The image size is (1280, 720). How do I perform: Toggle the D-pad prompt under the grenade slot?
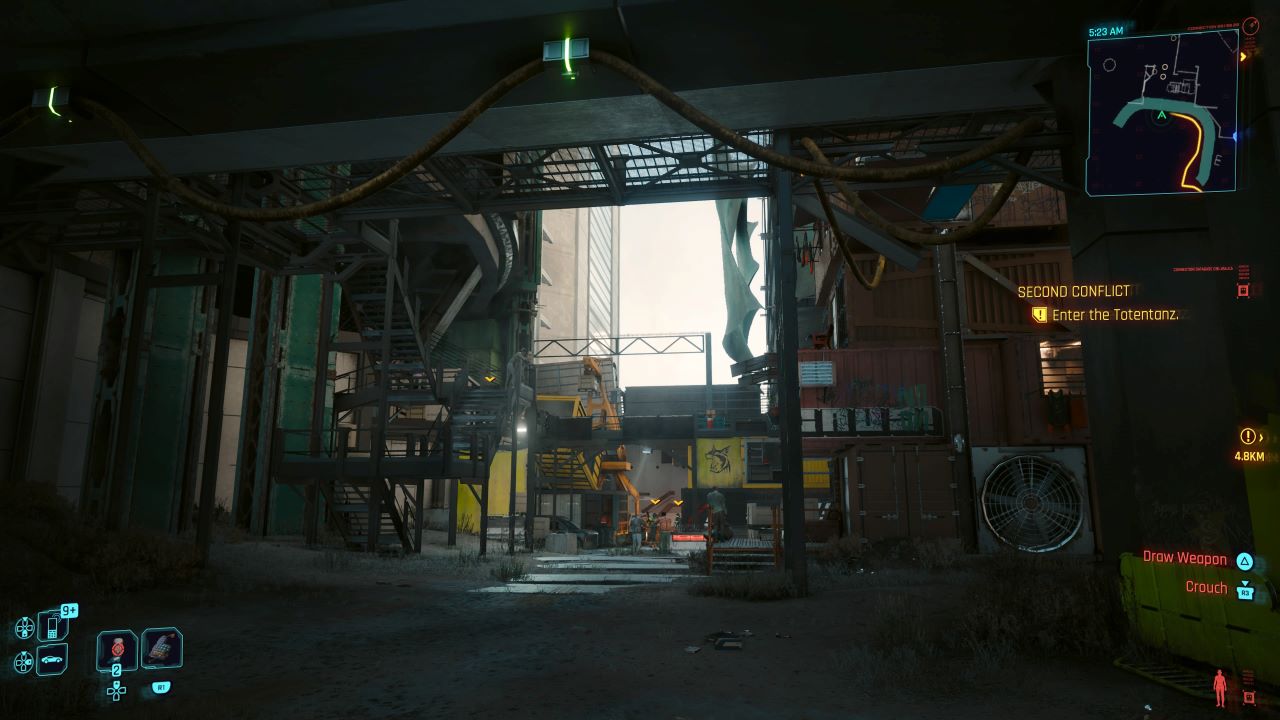pyautogui.click(x=117, y=692)
